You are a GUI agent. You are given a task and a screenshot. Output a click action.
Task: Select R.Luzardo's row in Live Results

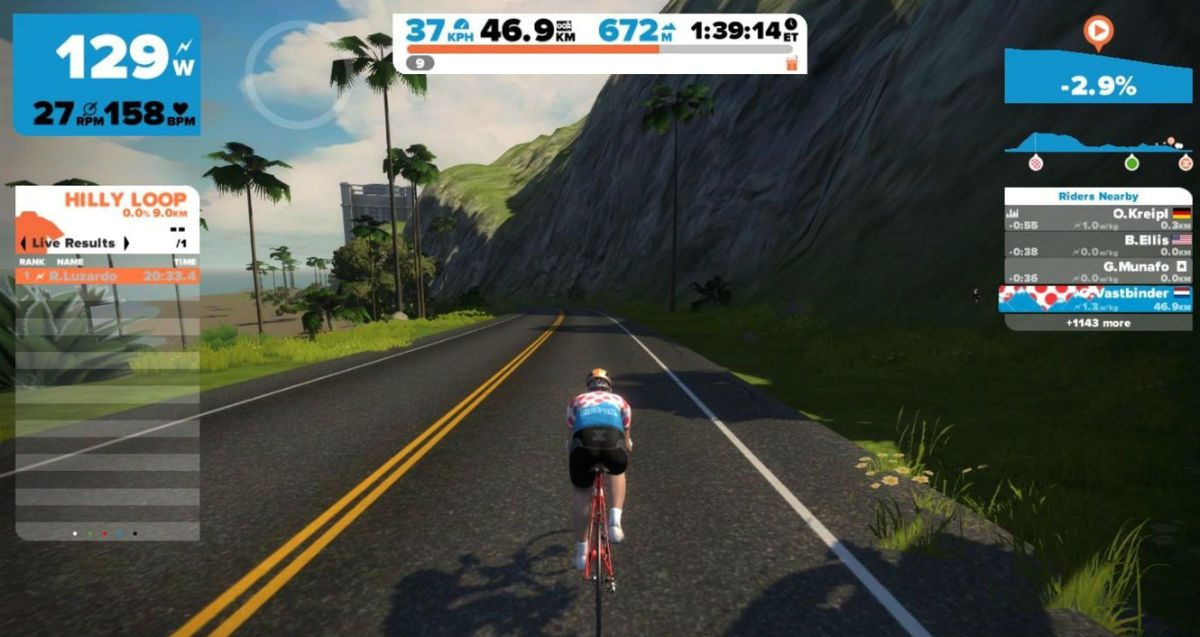click(x=107, y=276)
